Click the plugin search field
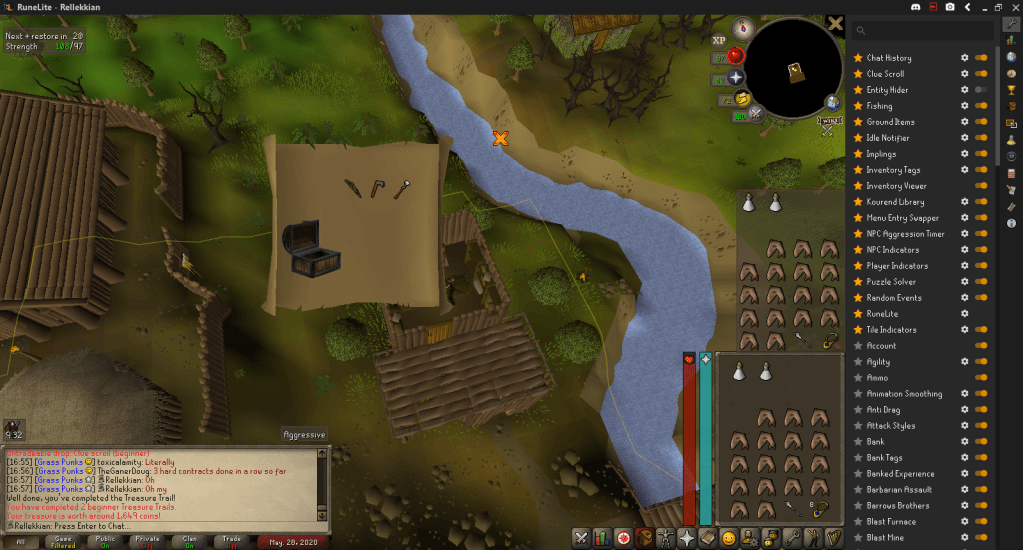 (927, 30)
